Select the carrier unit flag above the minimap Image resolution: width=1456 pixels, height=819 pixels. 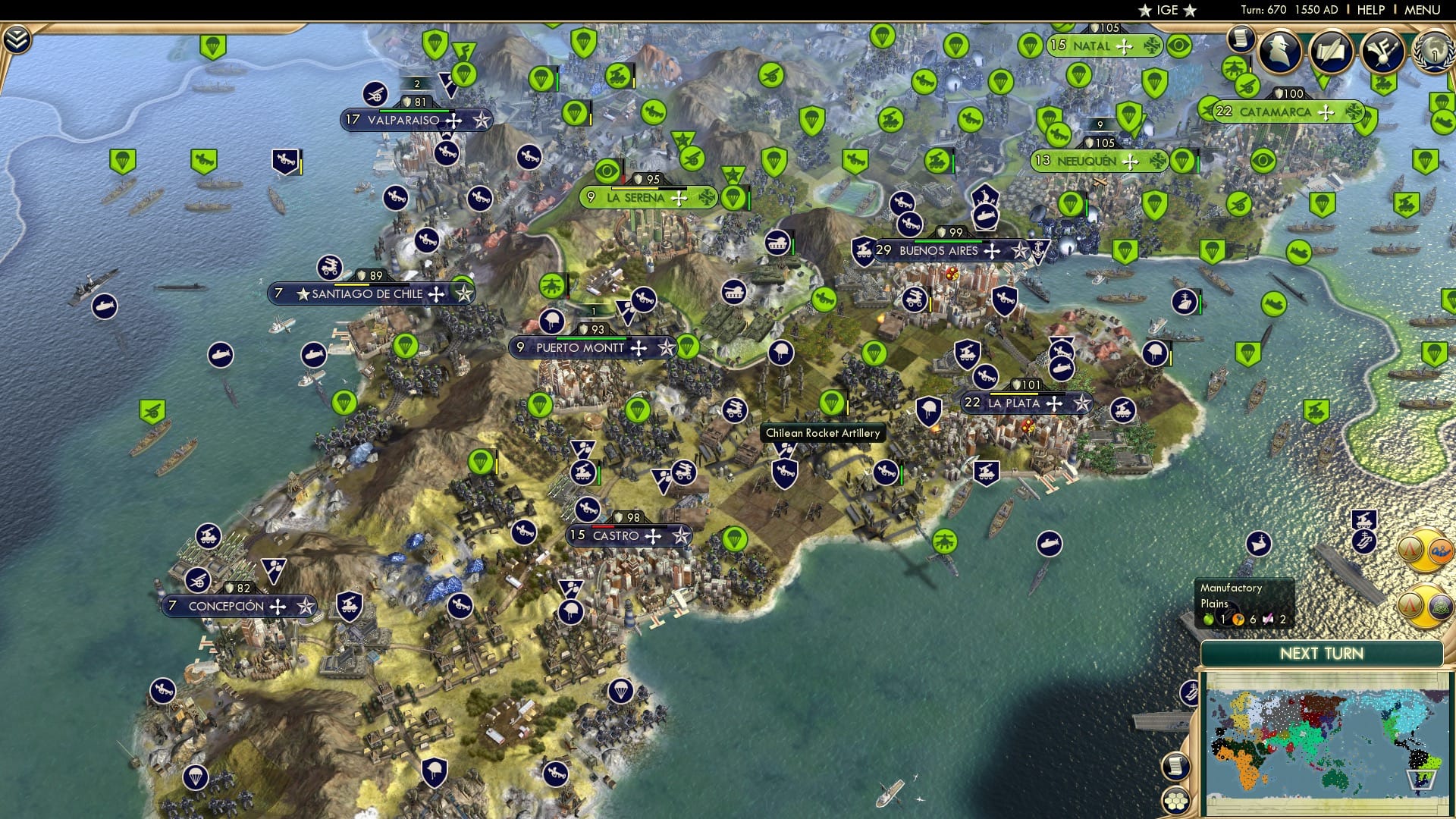click(x=1365, y=542)
